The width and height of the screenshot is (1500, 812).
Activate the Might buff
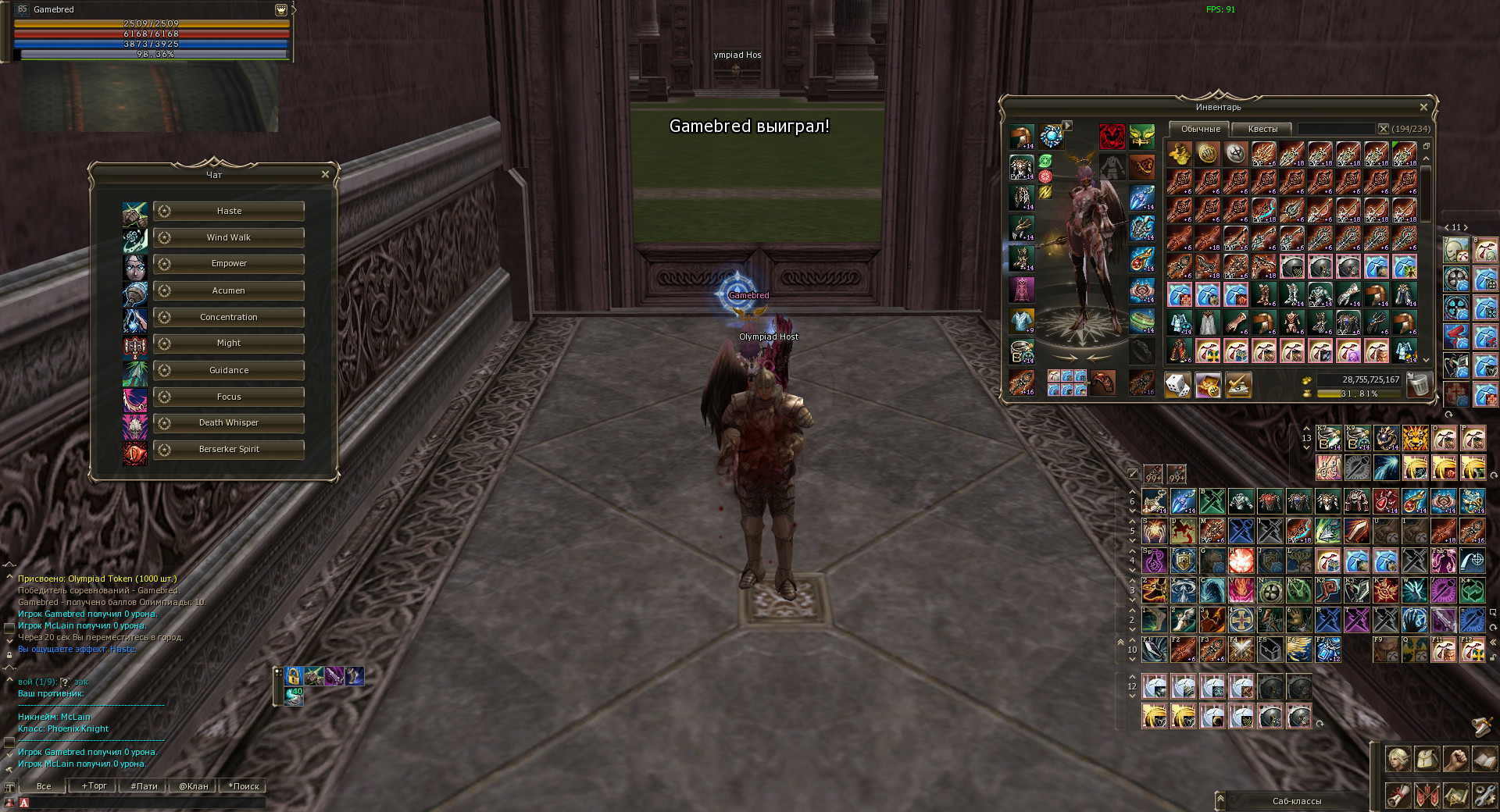point(228,344)
